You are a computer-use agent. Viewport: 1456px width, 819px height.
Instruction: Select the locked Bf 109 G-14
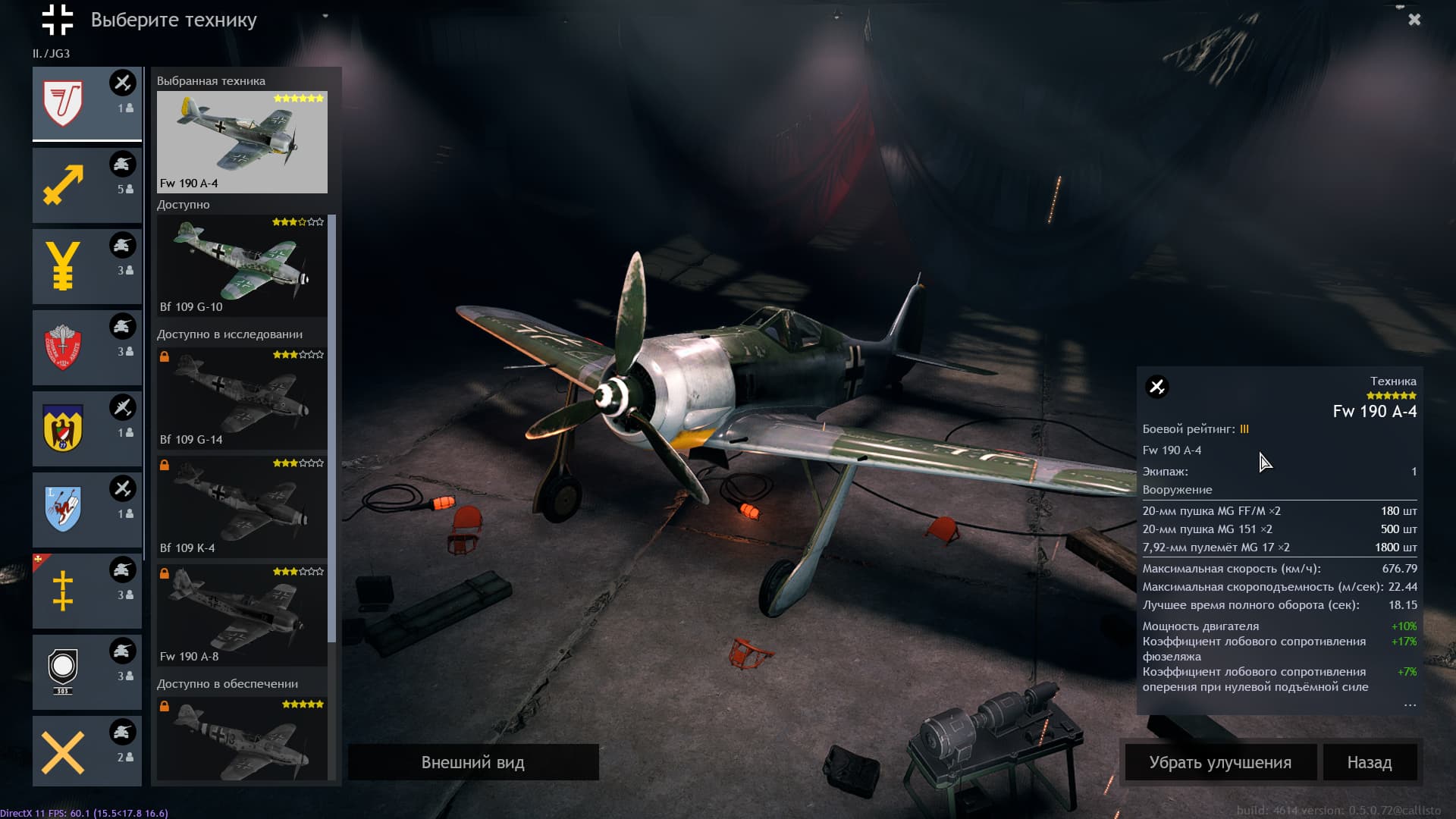(242, 397)
